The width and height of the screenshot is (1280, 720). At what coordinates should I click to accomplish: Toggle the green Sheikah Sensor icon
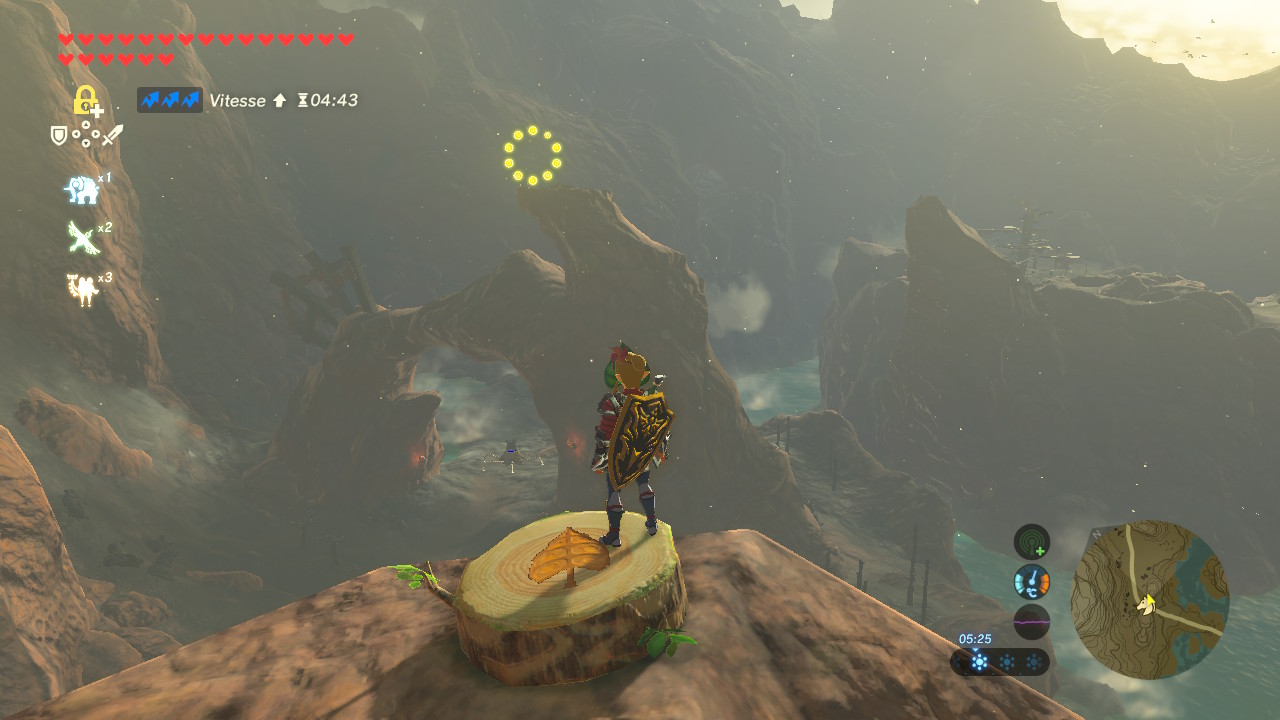click(1032, 542)
